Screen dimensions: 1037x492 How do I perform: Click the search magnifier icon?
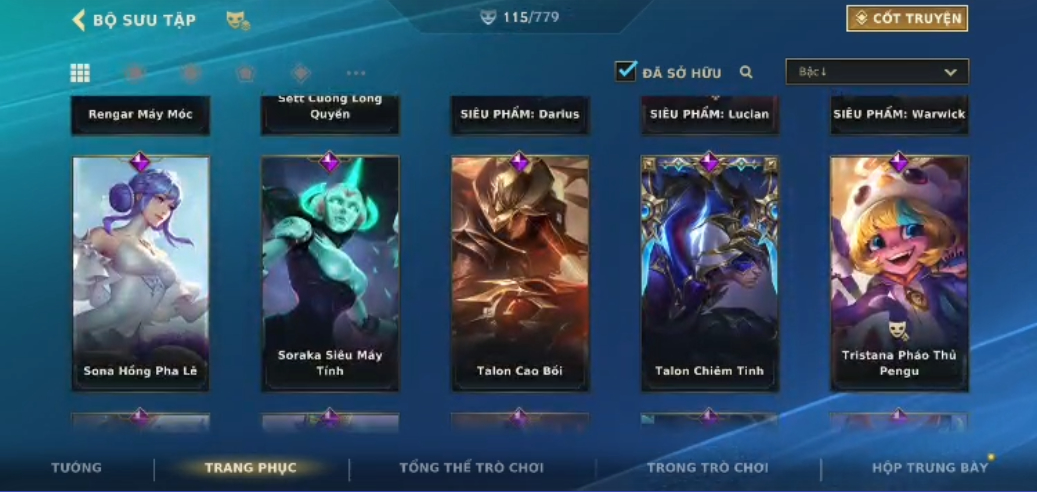pos(746,72)
